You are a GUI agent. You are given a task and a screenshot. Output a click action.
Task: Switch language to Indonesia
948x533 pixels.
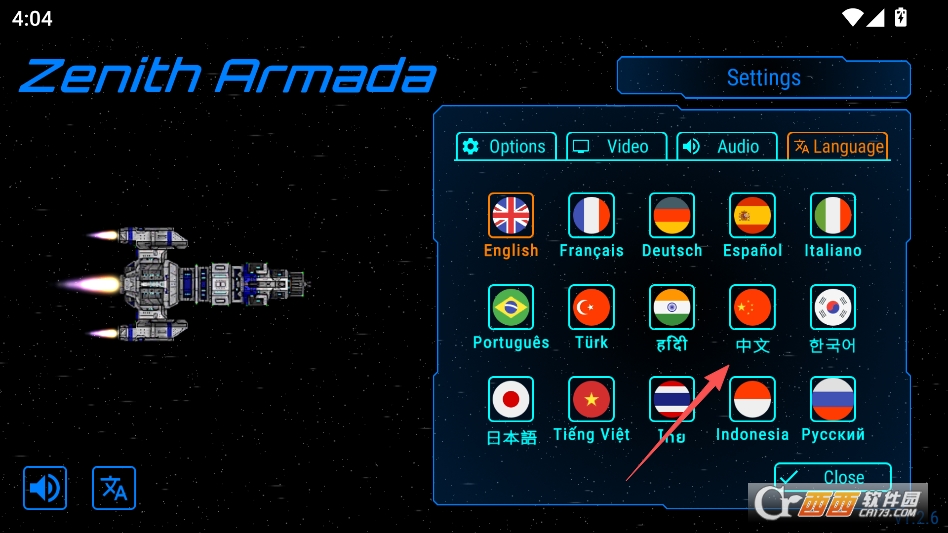(752, 399)
